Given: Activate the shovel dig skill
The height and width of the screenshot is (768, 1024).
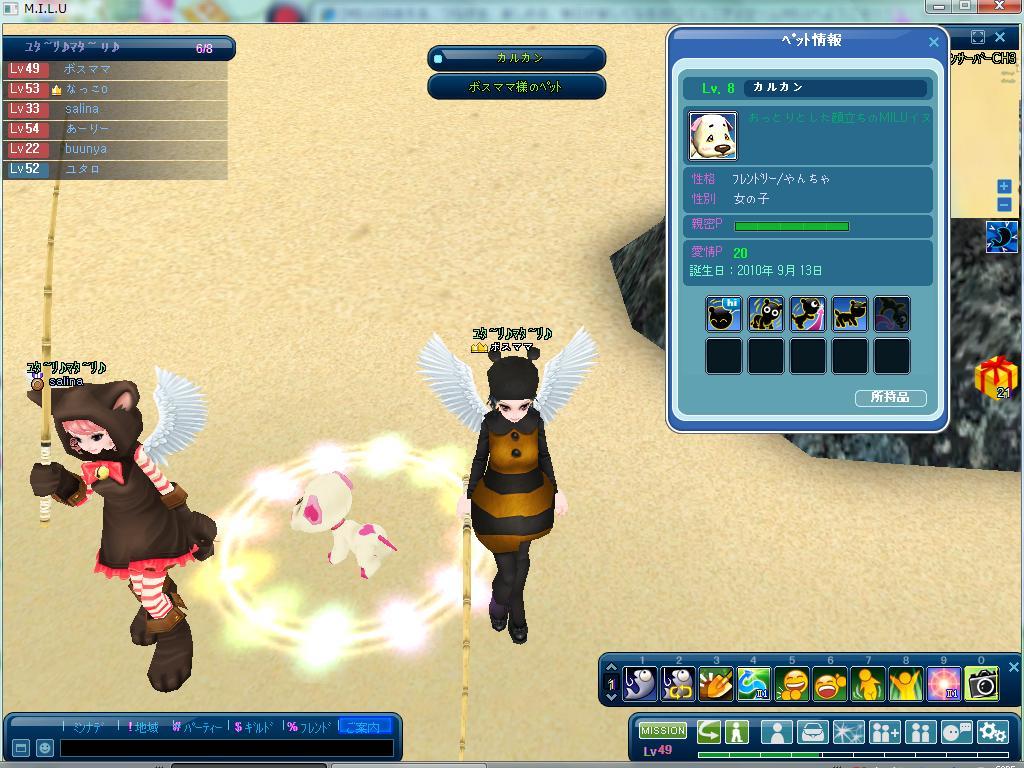Looking at the screenshot, I should [x=716, y=685].
